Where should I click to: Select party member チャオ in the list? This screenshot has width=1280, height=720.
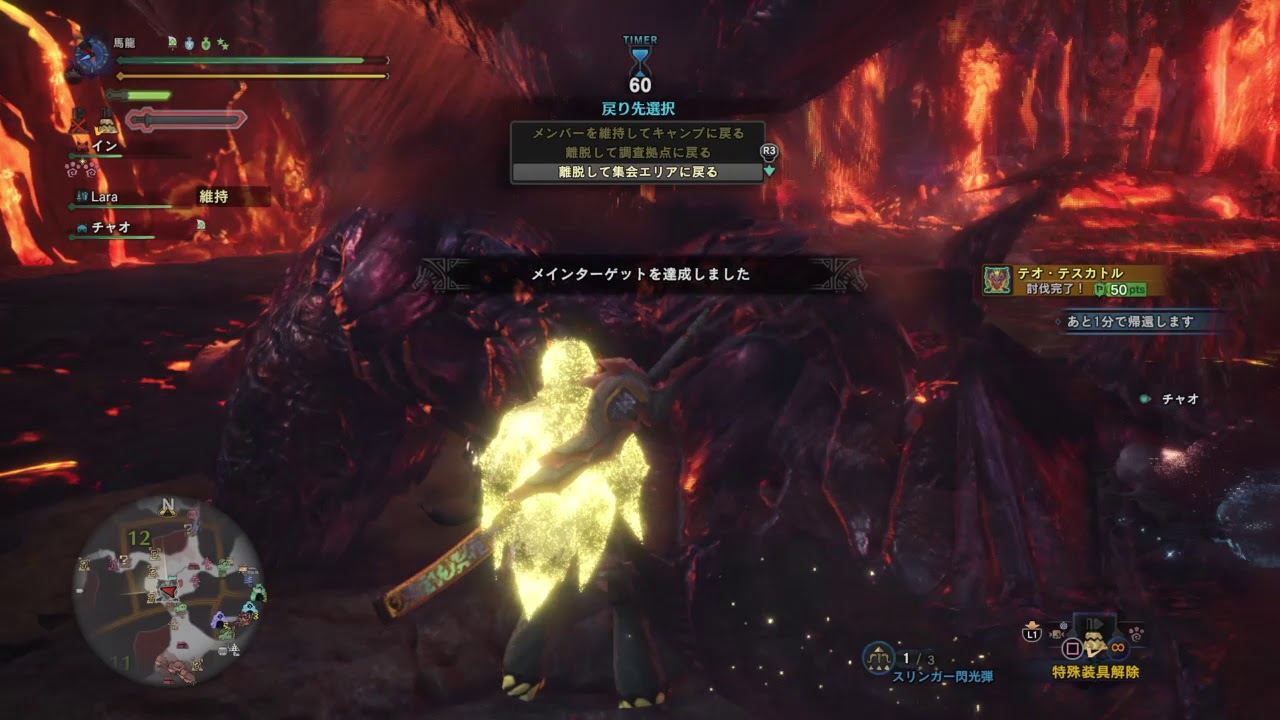tap(110, 227)
